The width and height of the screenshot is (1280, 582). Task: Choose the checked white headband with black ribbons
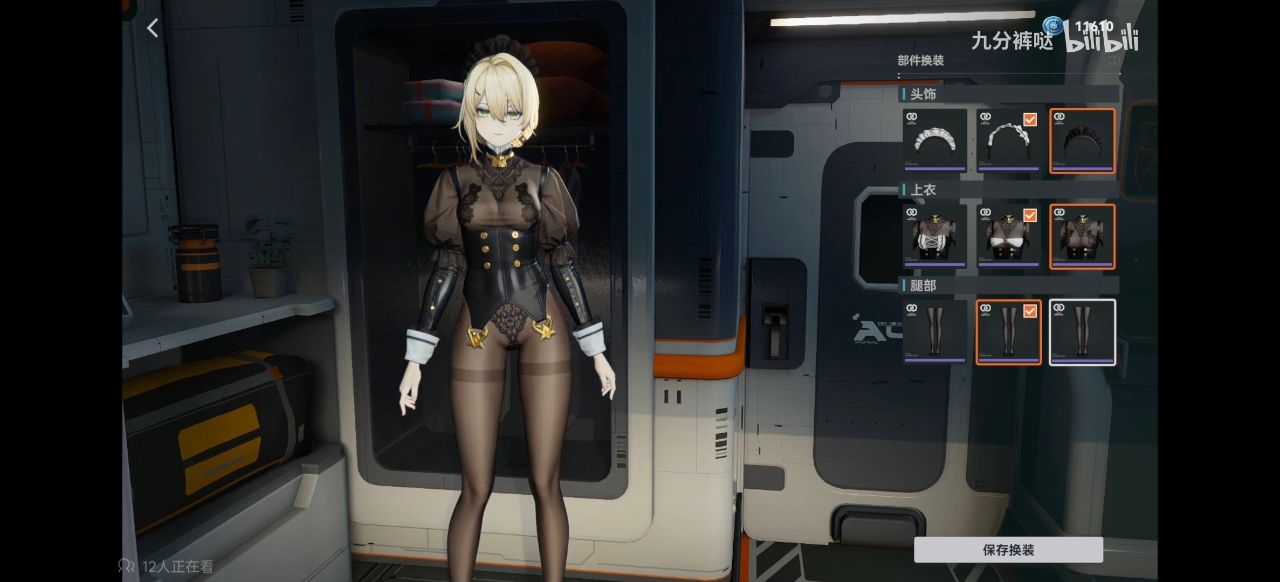(x=1008, y=140)
